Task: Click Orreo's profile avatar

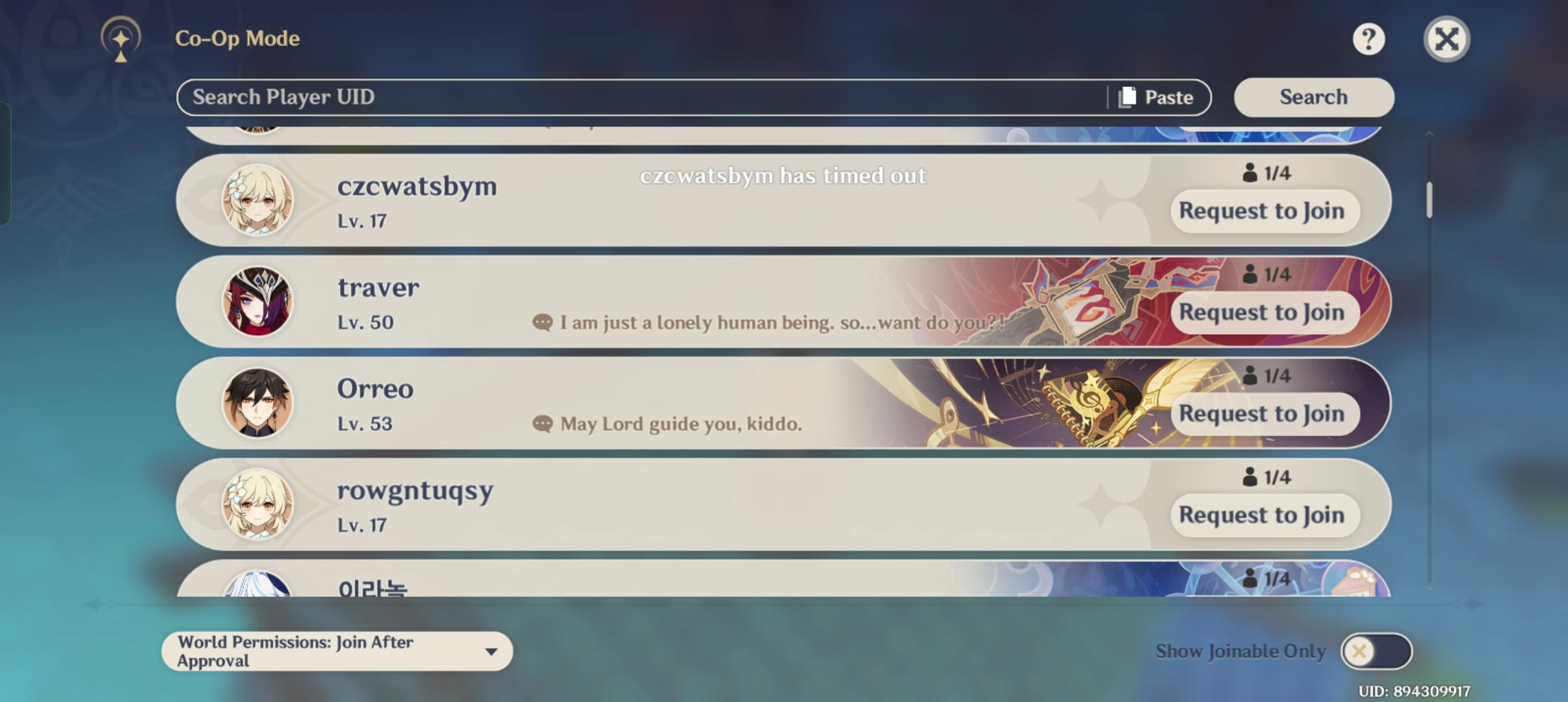Action: (258, 403)
